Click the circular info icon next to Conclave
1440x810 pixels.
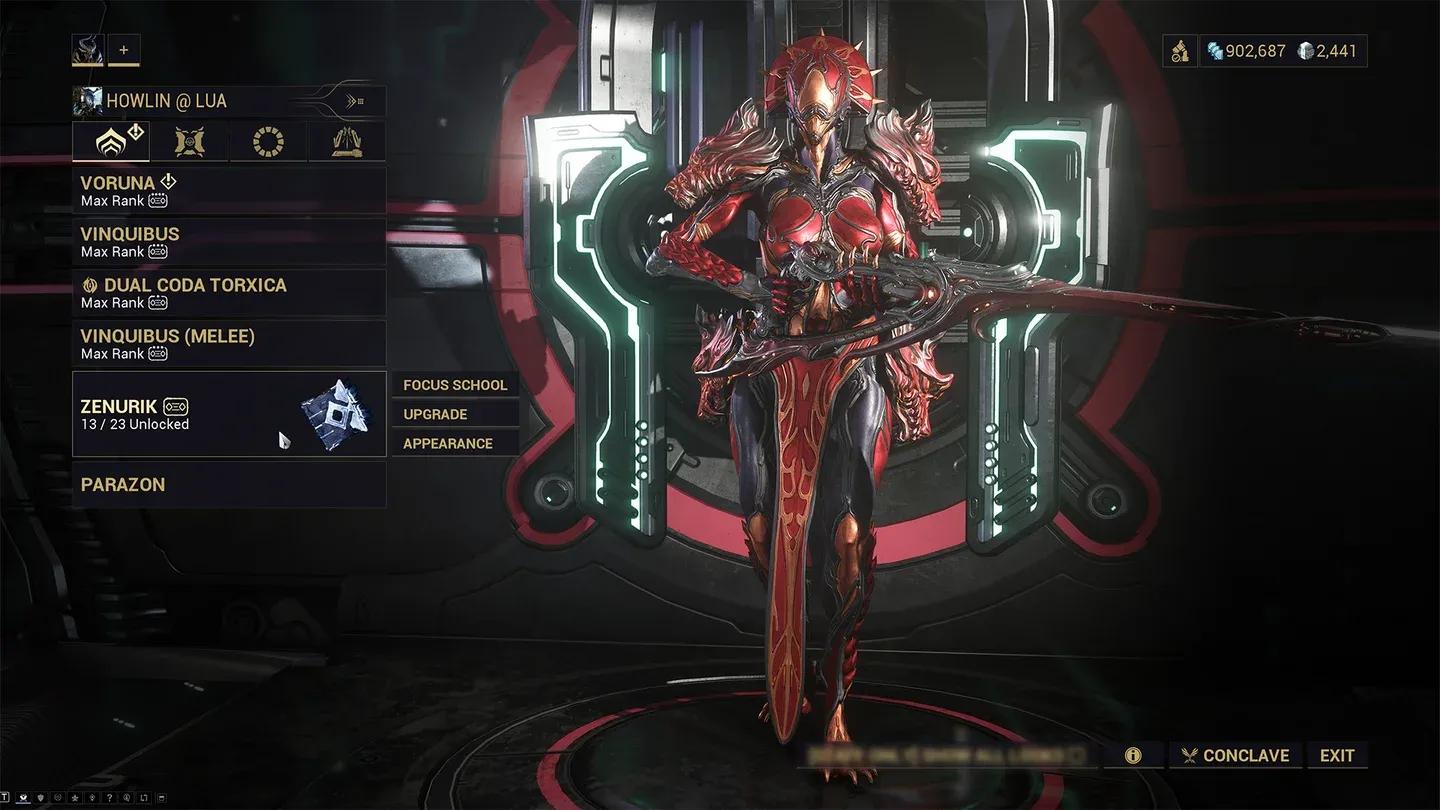[x=1133, y=755]
